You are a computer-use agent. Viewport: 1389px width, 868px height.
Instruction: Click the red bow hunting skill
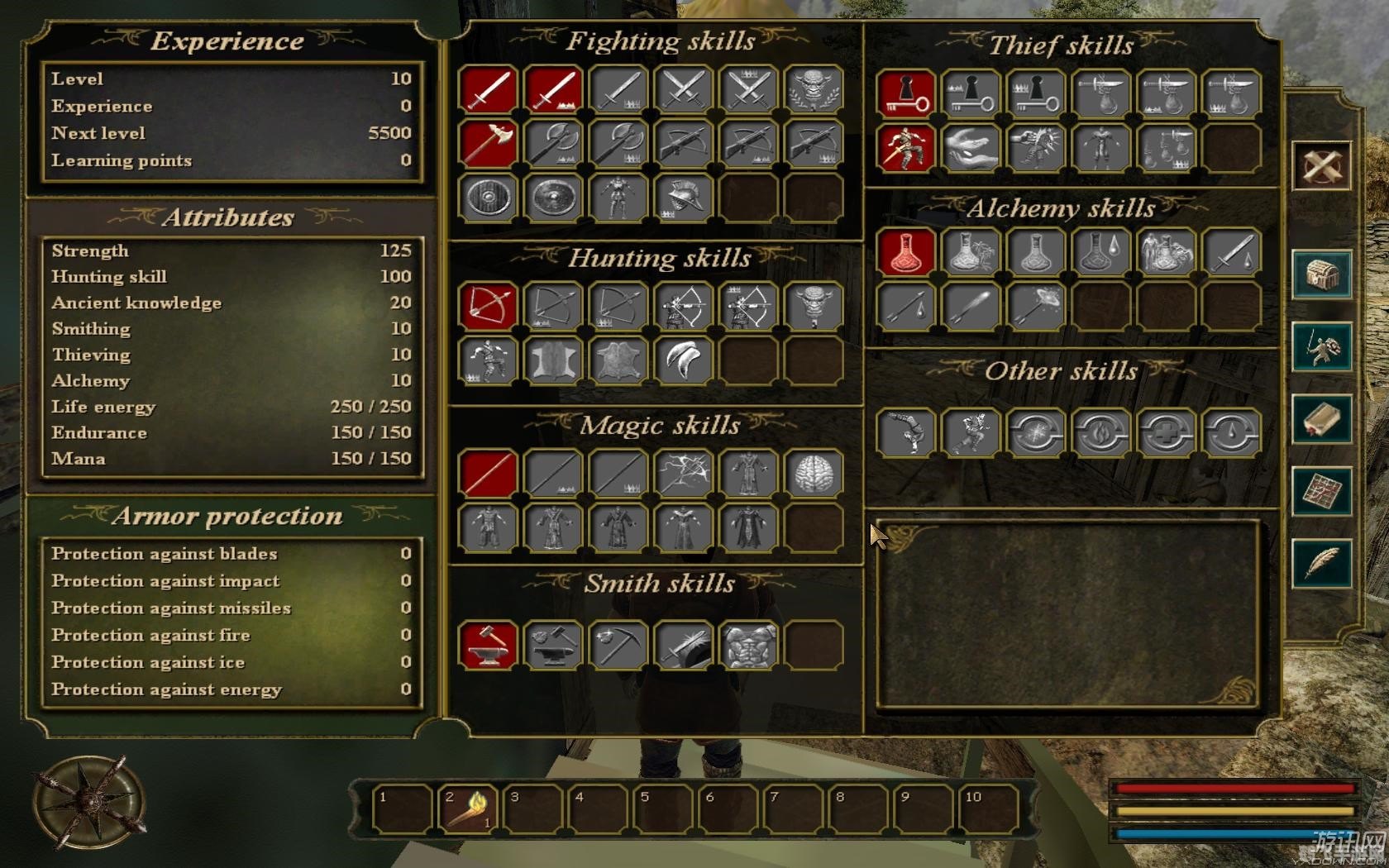[x=488, y=306]
